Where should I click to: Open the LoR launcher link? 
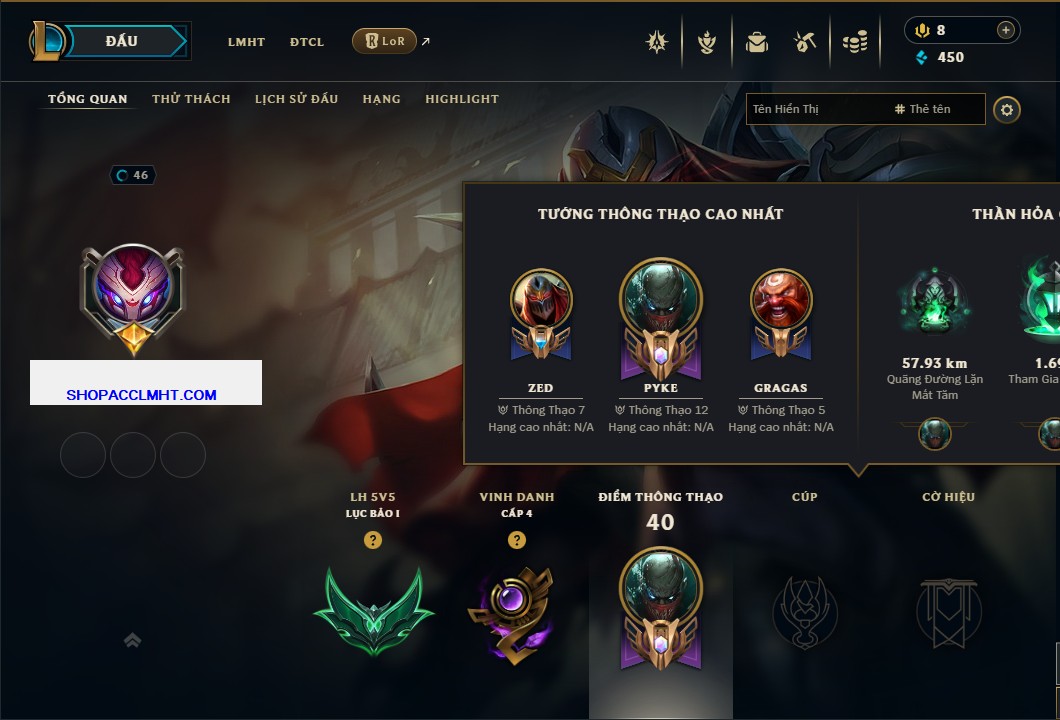[x=385, y=41]
